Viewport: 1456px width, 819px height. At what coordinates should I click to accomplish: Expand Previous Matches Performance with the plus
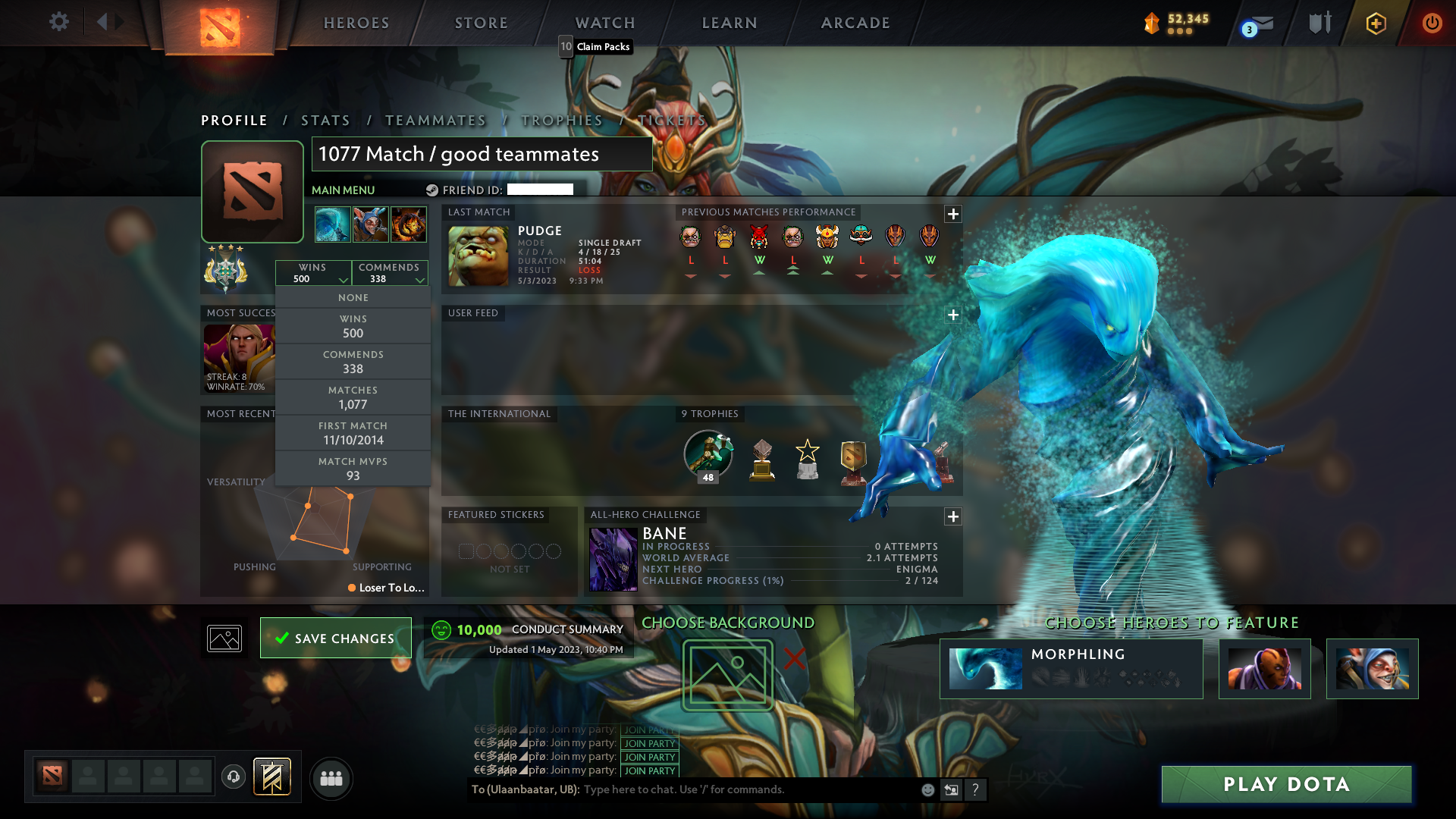tap(953, 215)
